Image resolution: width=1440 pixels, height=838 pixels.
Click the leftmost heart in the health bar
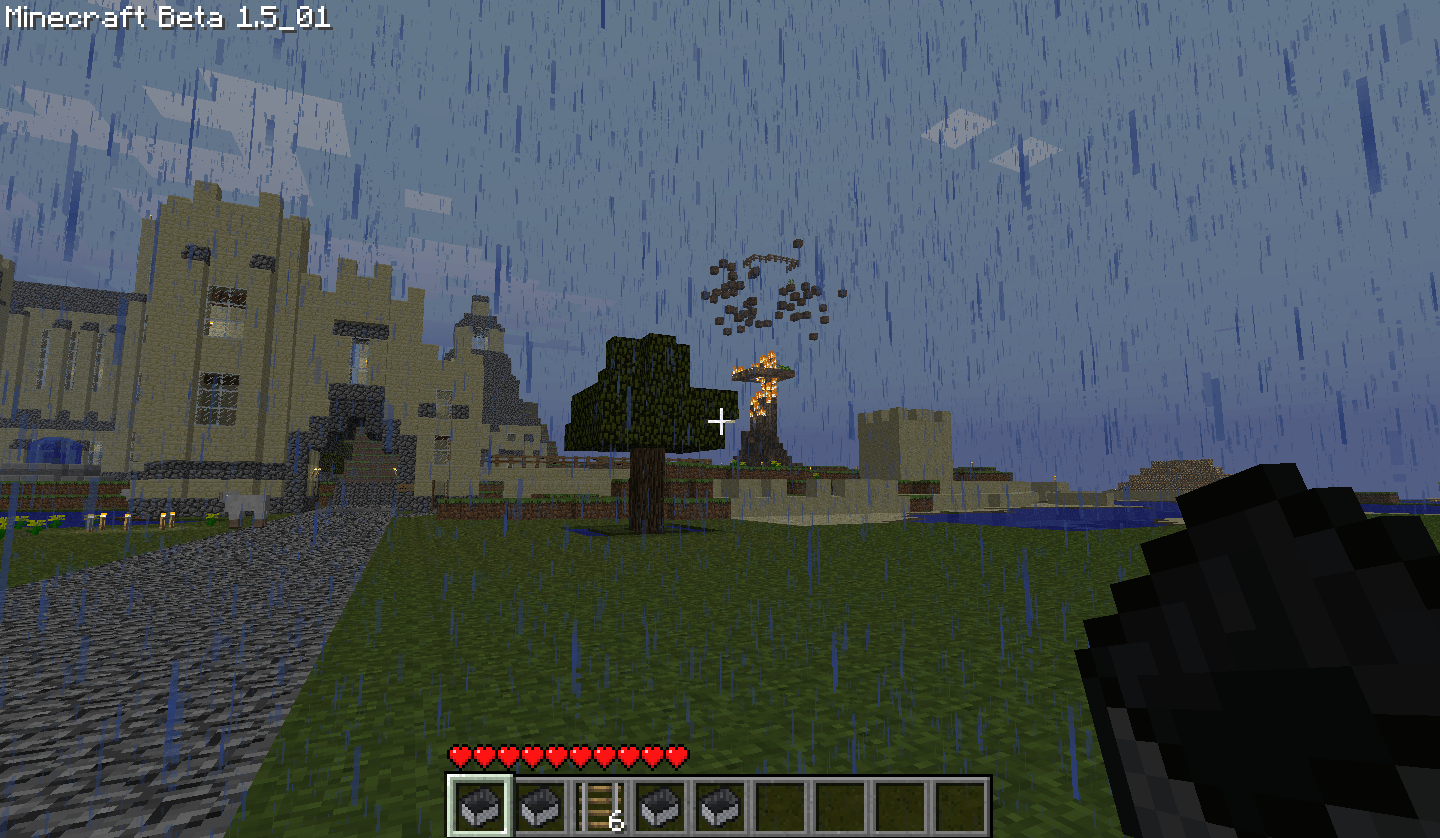(x=458, y=757)
